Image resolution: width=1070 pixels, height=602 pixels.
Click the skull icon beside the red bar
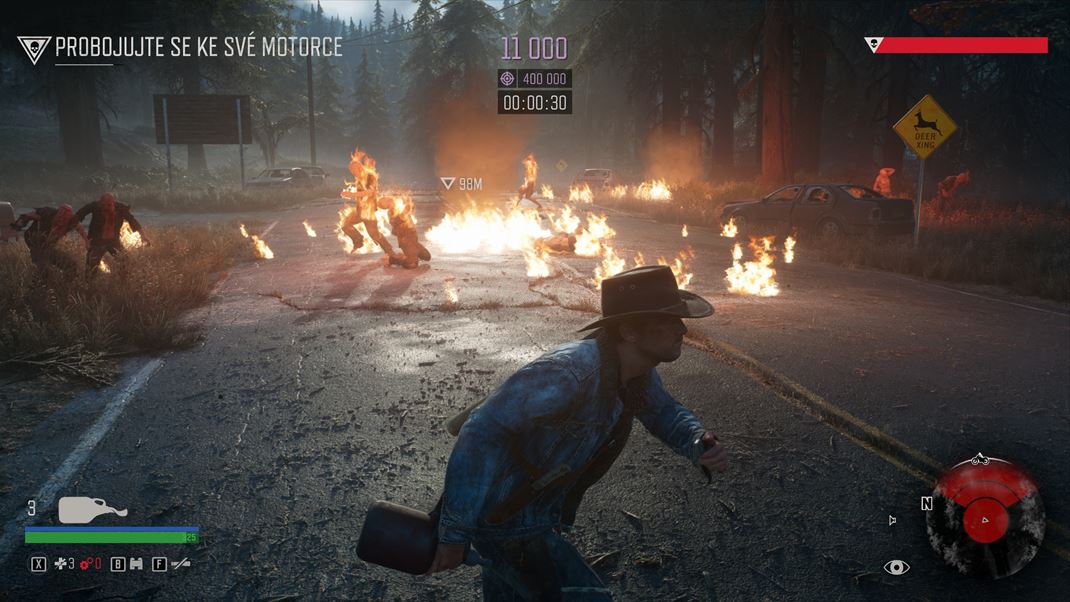coord(873,45)
